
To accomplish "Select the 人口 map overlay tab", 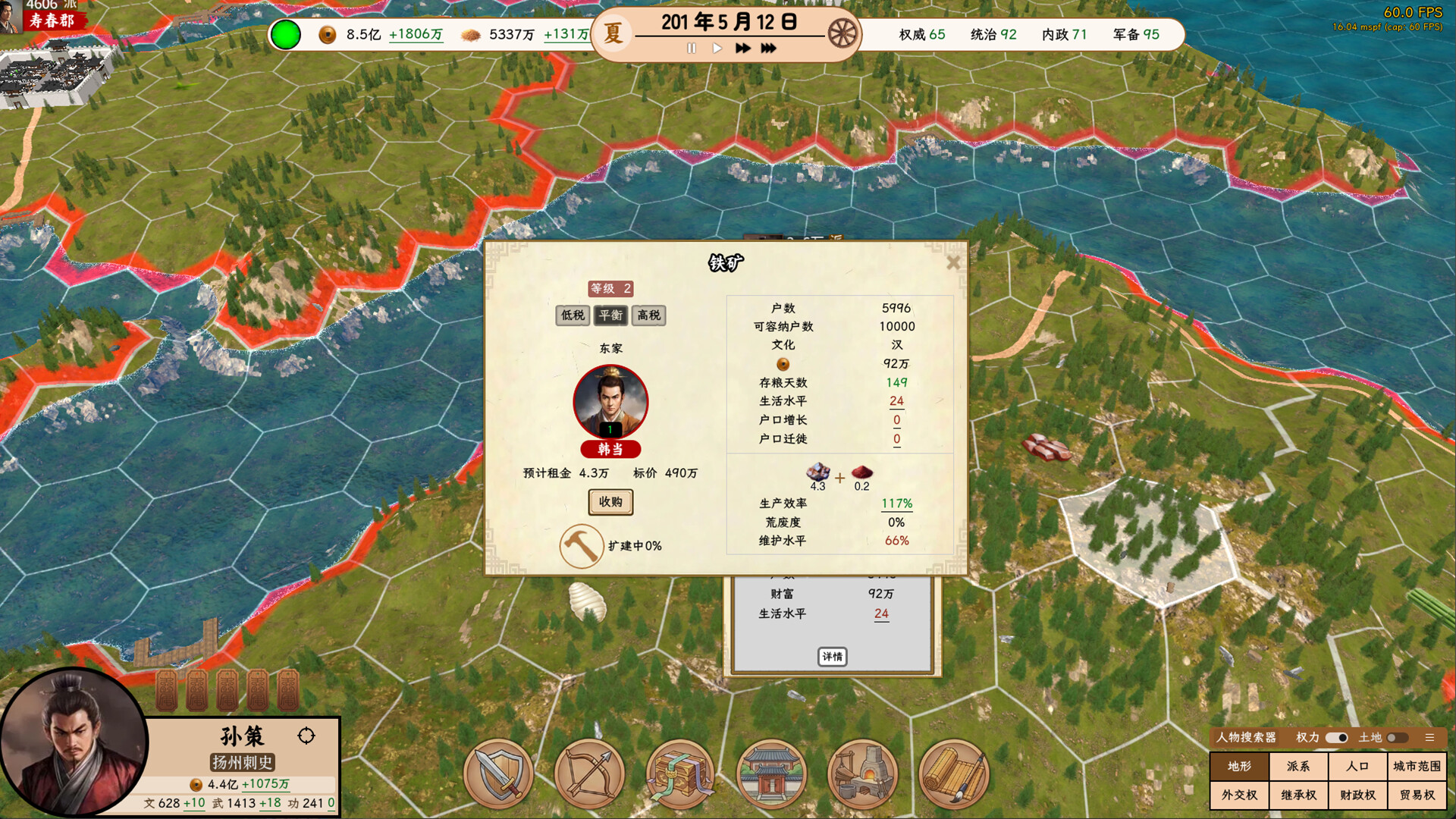I will 1357,767.
